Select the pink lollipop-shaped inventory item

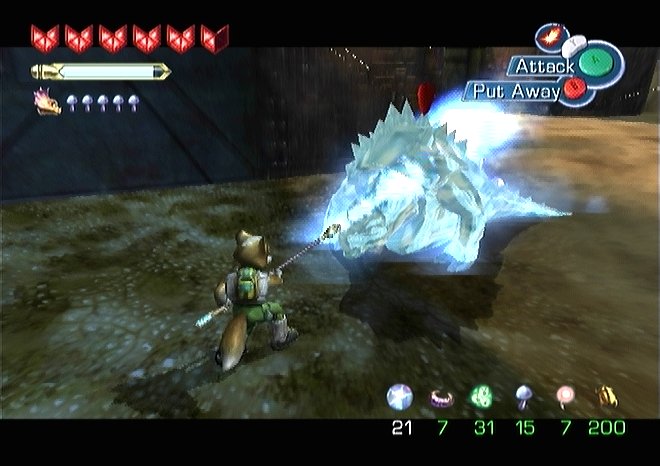[x=564, y=397]
